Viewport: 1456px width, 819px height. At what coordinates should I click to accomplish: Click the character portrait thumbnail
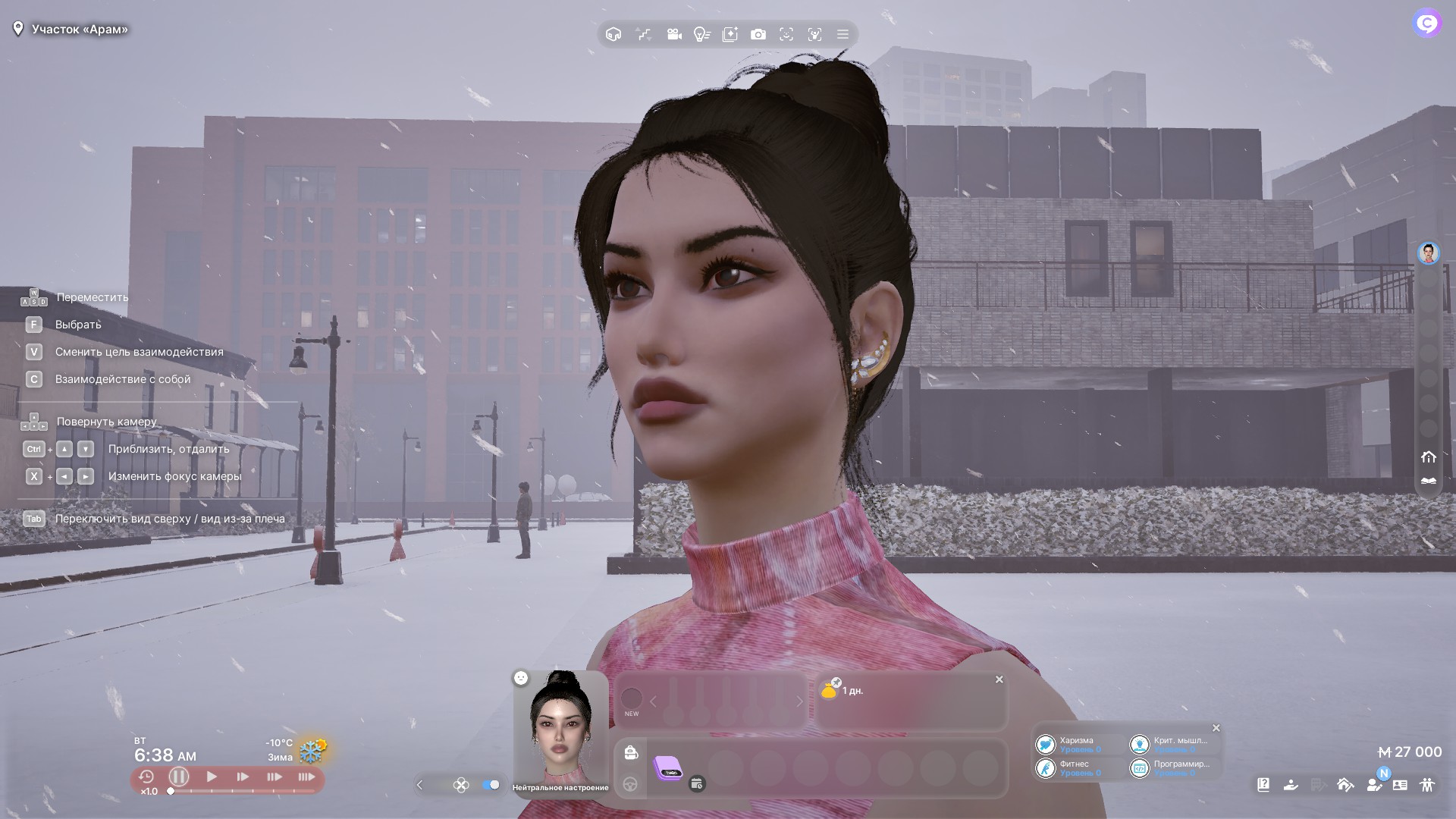click(x=560, y=726)
